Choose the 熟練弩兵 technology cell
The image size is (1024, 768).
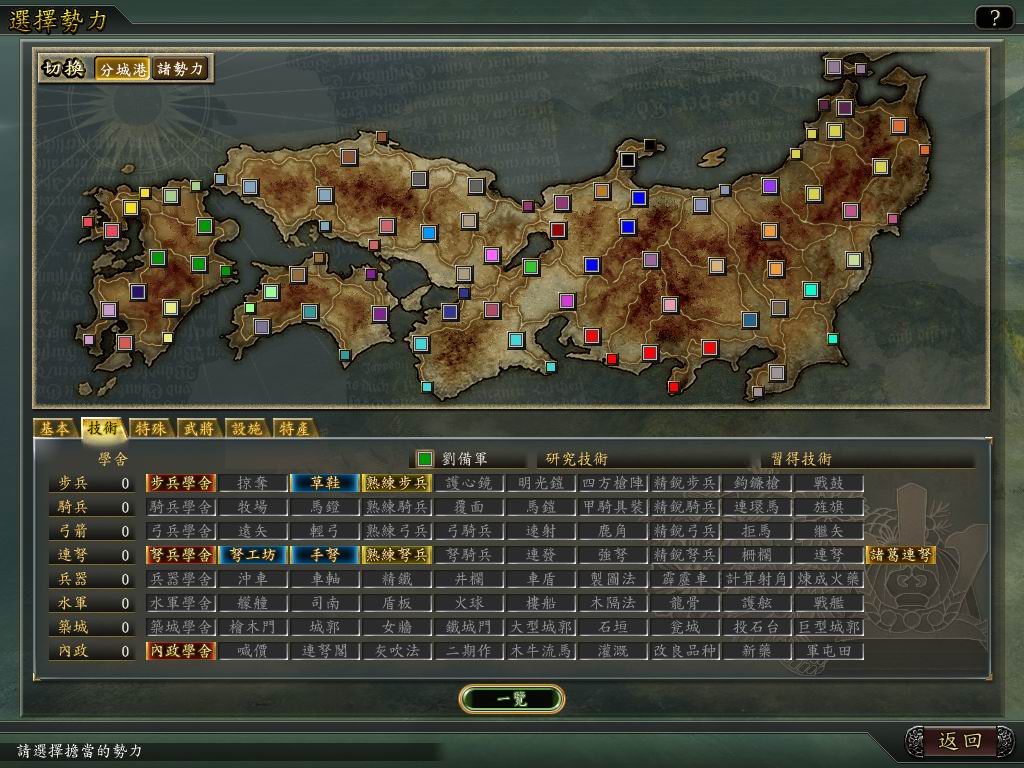coord(397,555)
